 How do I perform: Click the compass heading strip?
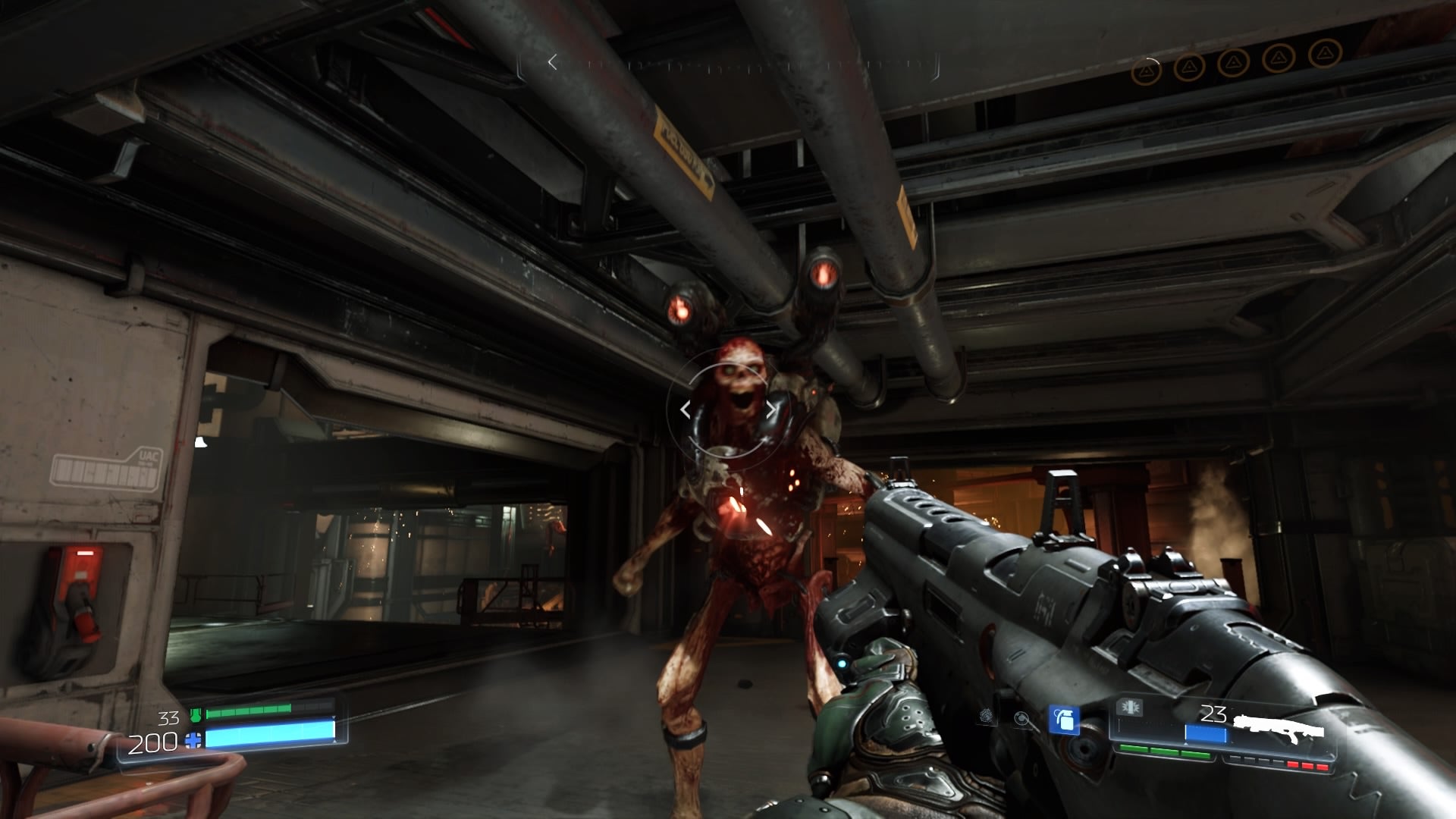coord(745,64)
